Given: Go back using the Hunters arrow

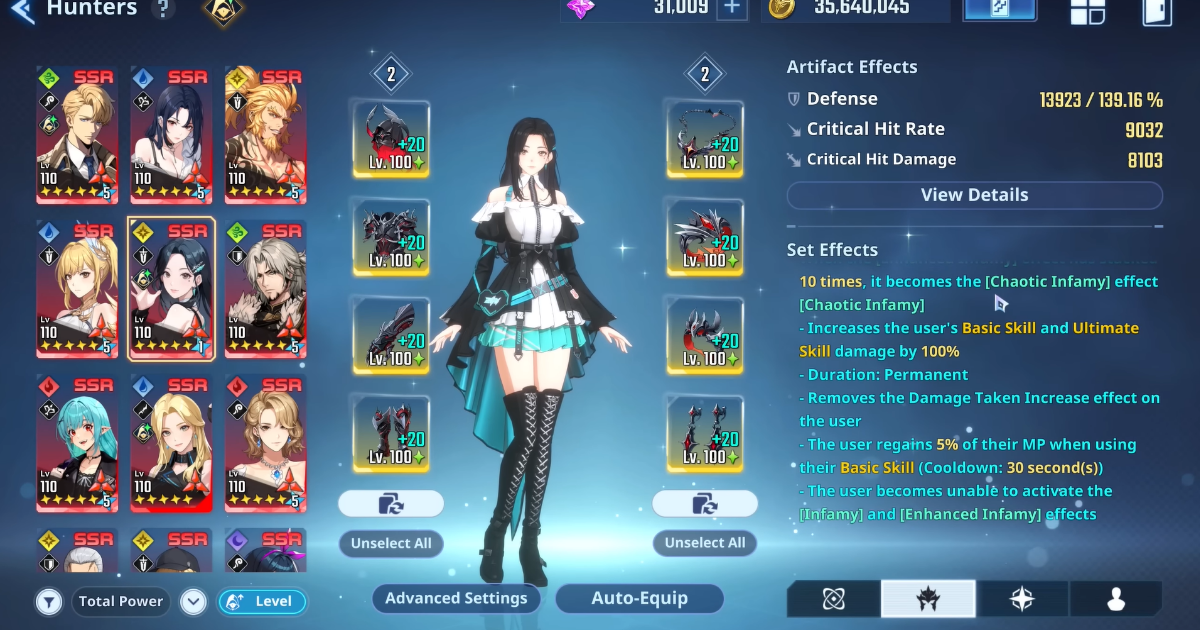Looking at the screenshot, I should coord(22,10).
